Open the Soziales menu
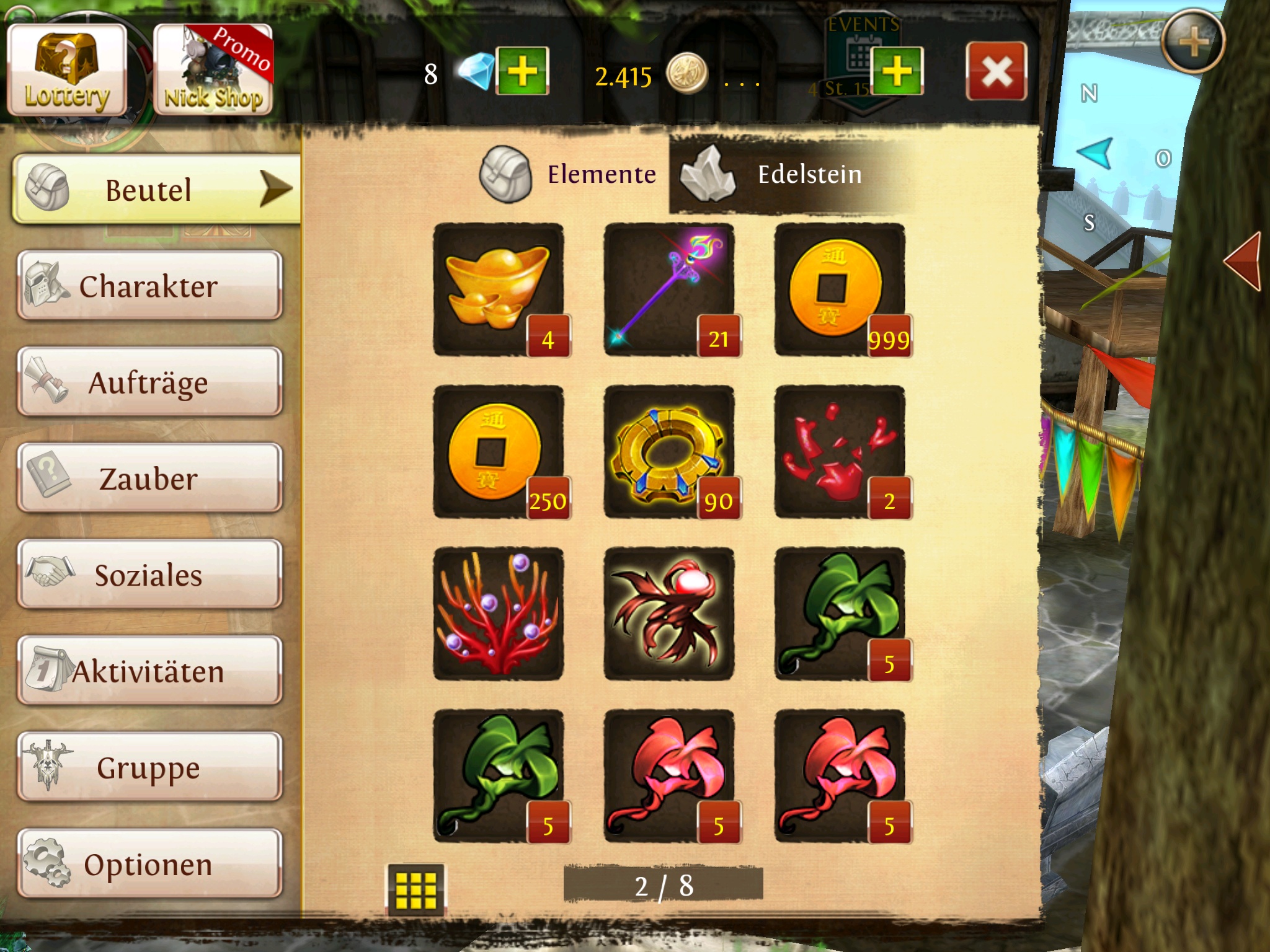Screen dimensions: 1270x952 tap(149, 575)
